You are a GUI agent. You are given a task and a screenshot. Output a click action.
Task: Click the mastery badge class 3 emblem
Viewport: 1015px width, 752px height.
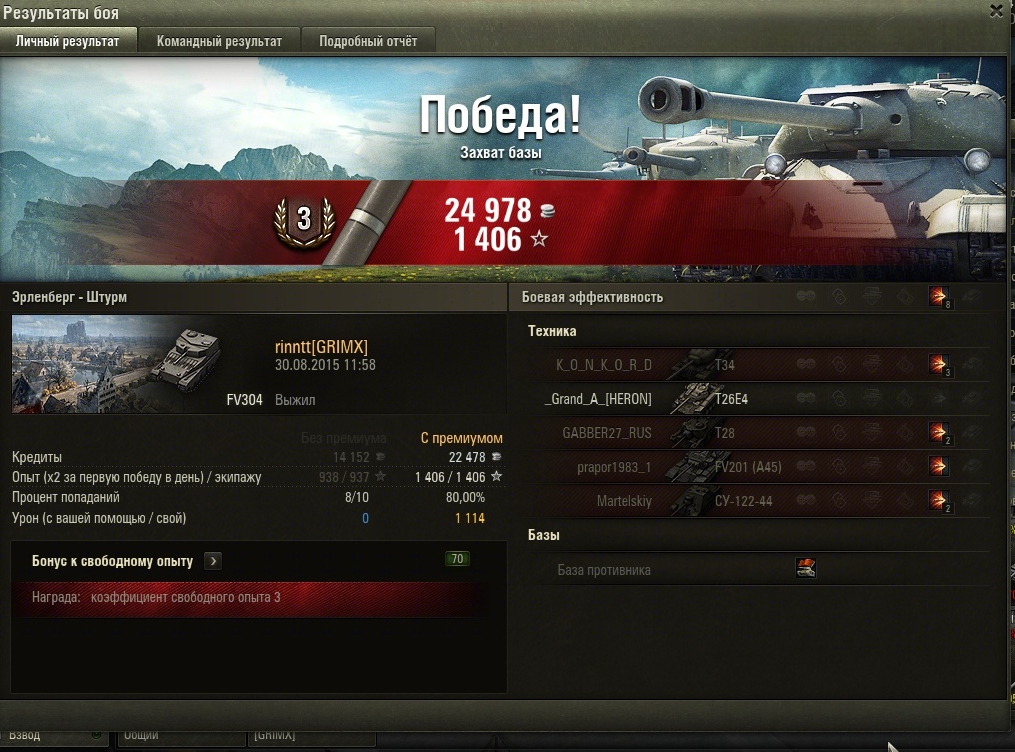click(304, 218)
